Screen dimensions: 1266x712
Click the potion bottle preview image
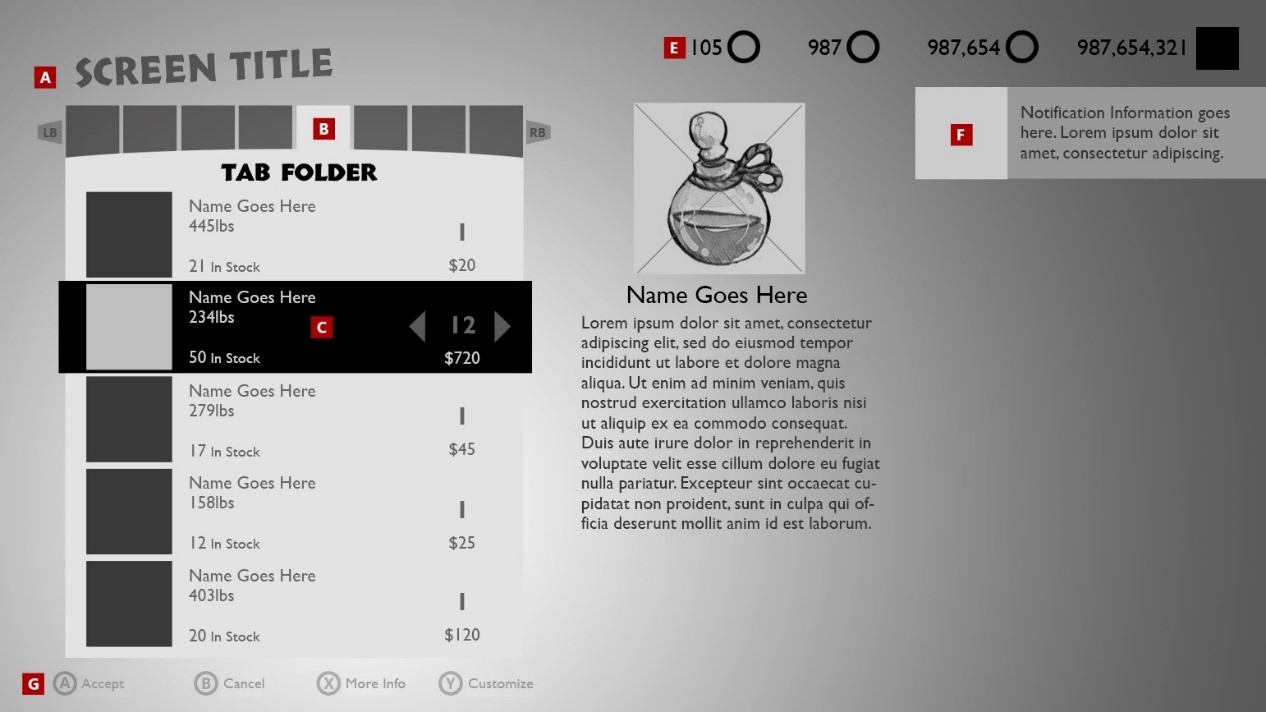point(719,188)
